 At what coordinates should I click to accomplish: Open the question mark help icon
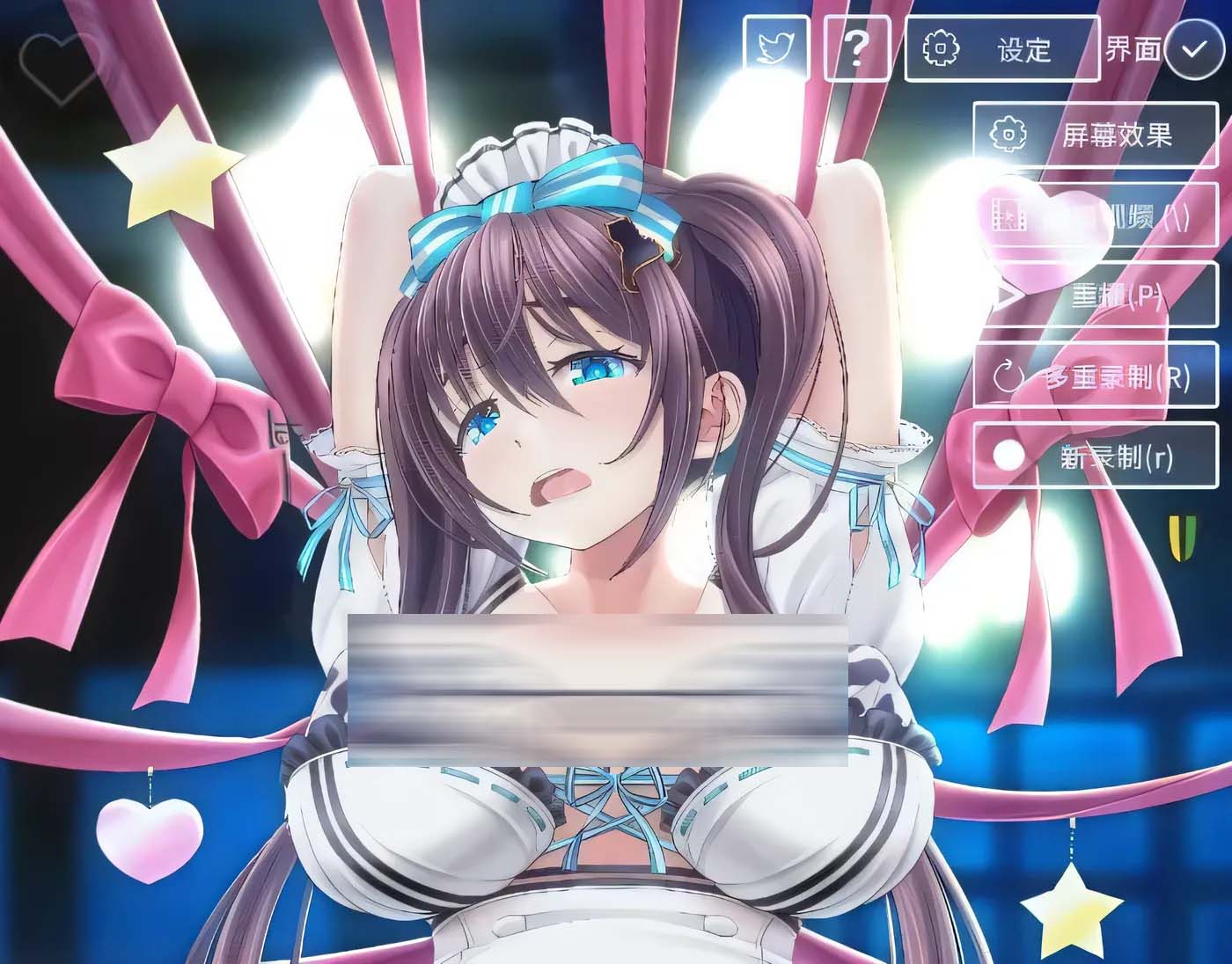(x=854, y=48)
